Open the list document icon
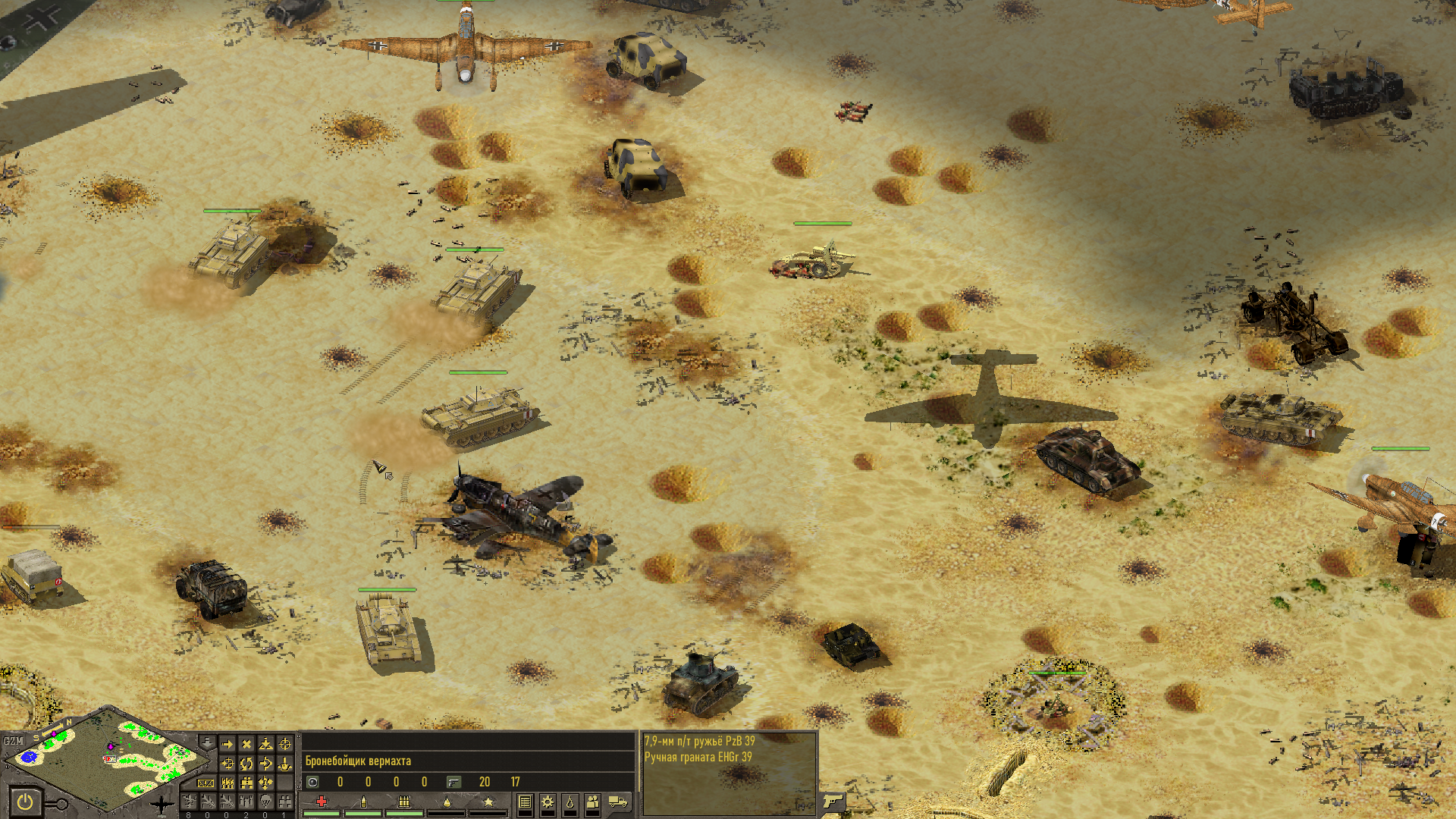The width and height of the screenshot is (1456, 819). pyautogui.click(x=525, y=802)
